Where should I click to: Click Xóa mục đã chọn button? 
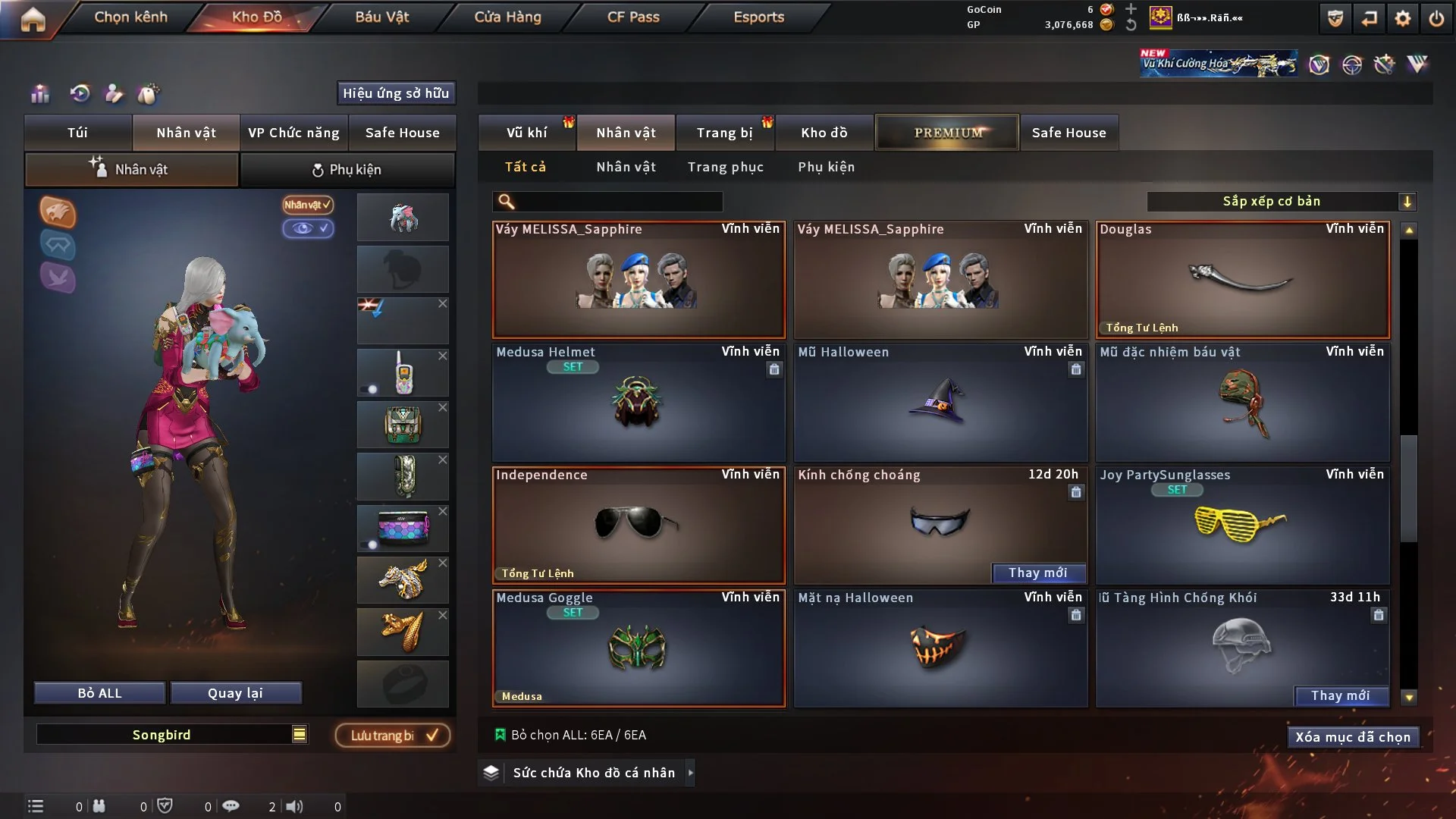coord(1352,737)
